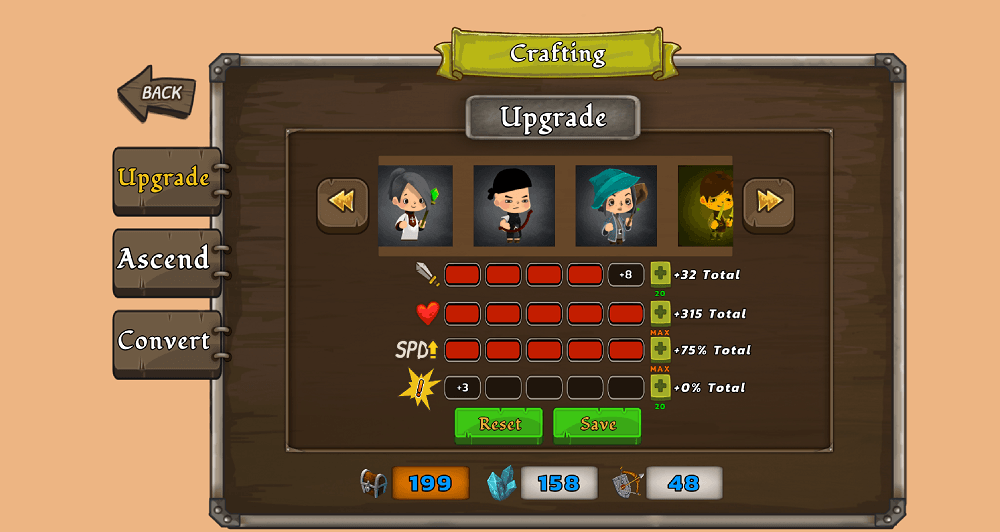This screenshot has width=1000, height=532.
Task: Pick the teal-hat wizard portrait
Action: point(616,206)
